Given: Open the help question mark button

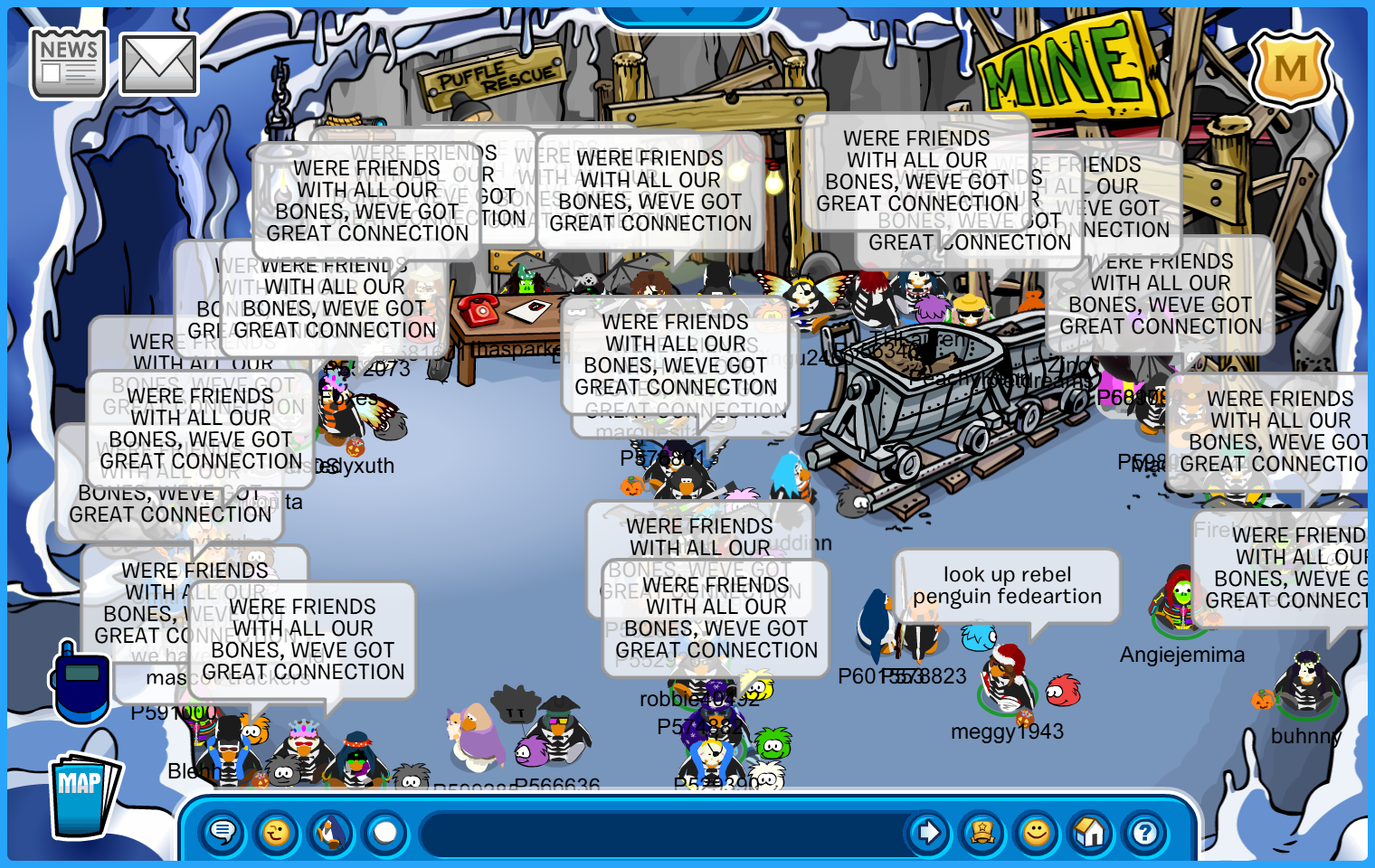Looking at the screenshot, I should tap(1145, 832).
